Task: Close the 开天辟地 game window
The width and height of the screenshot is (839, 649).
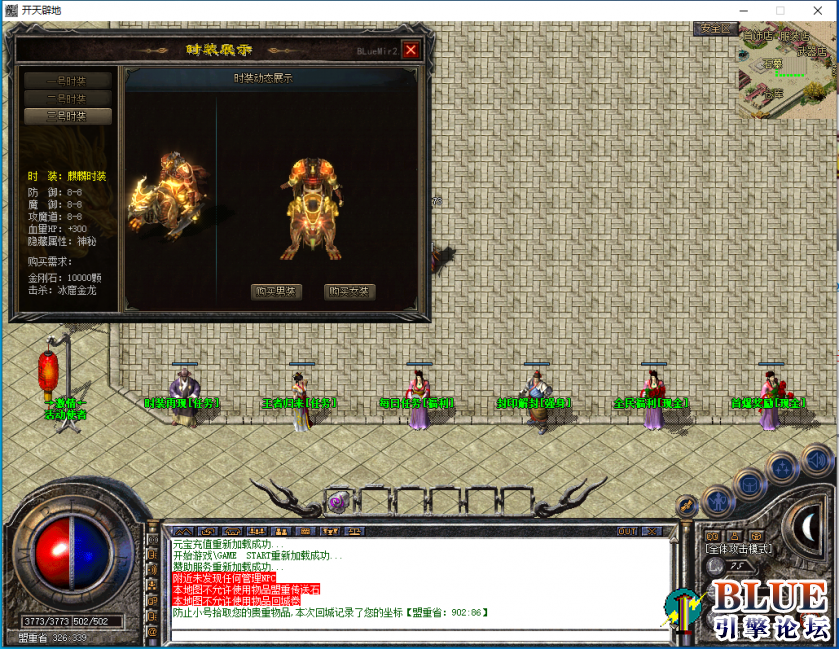Action: tap(816, 10)
